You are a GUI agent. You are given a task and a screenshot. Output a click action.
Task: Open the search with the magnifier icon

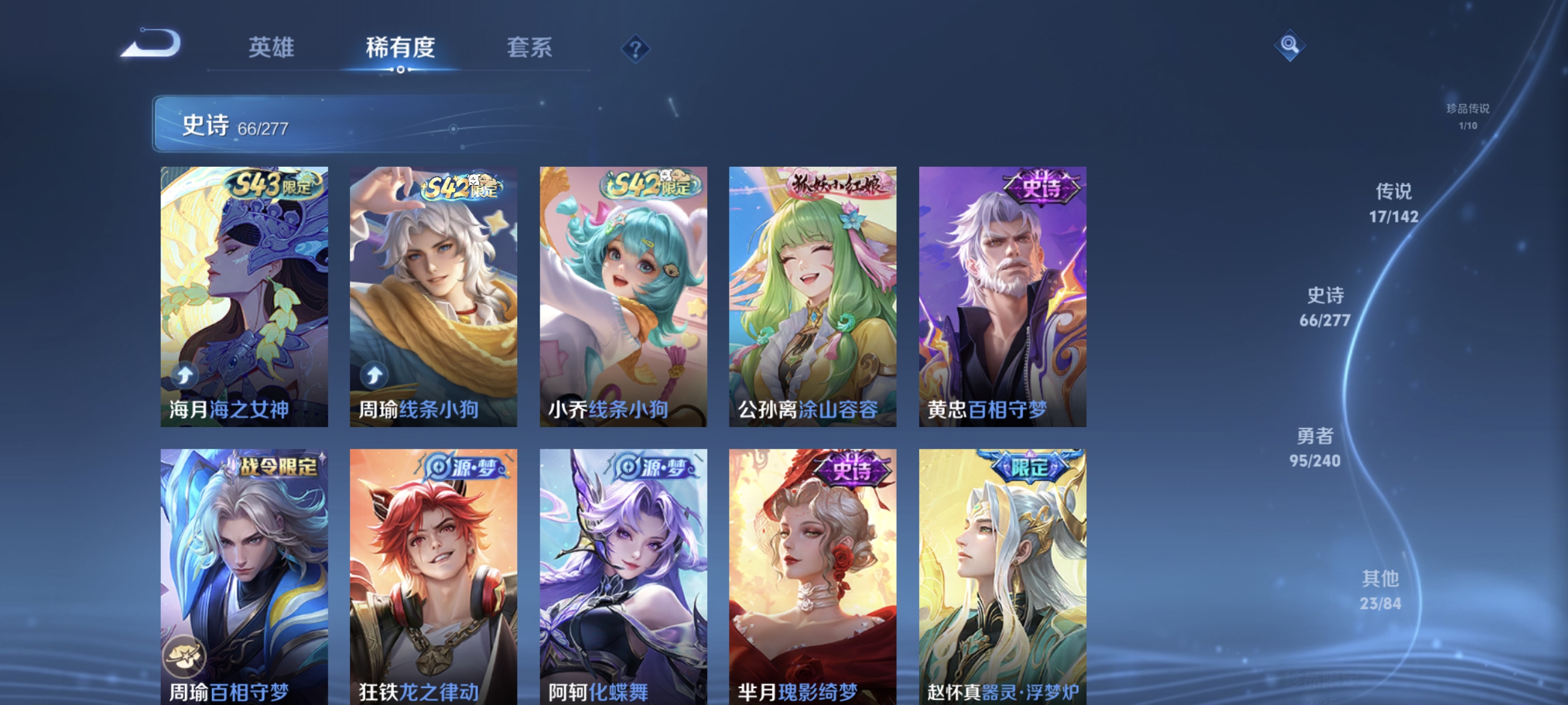pos(1290,44)
